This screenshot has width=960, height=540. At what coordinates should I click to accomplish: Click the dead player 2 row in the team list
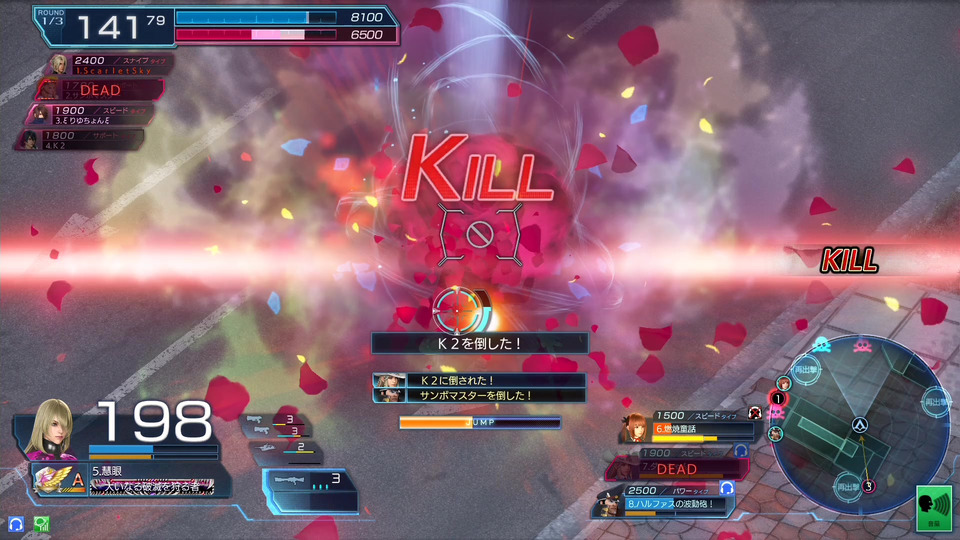point(100,90)
